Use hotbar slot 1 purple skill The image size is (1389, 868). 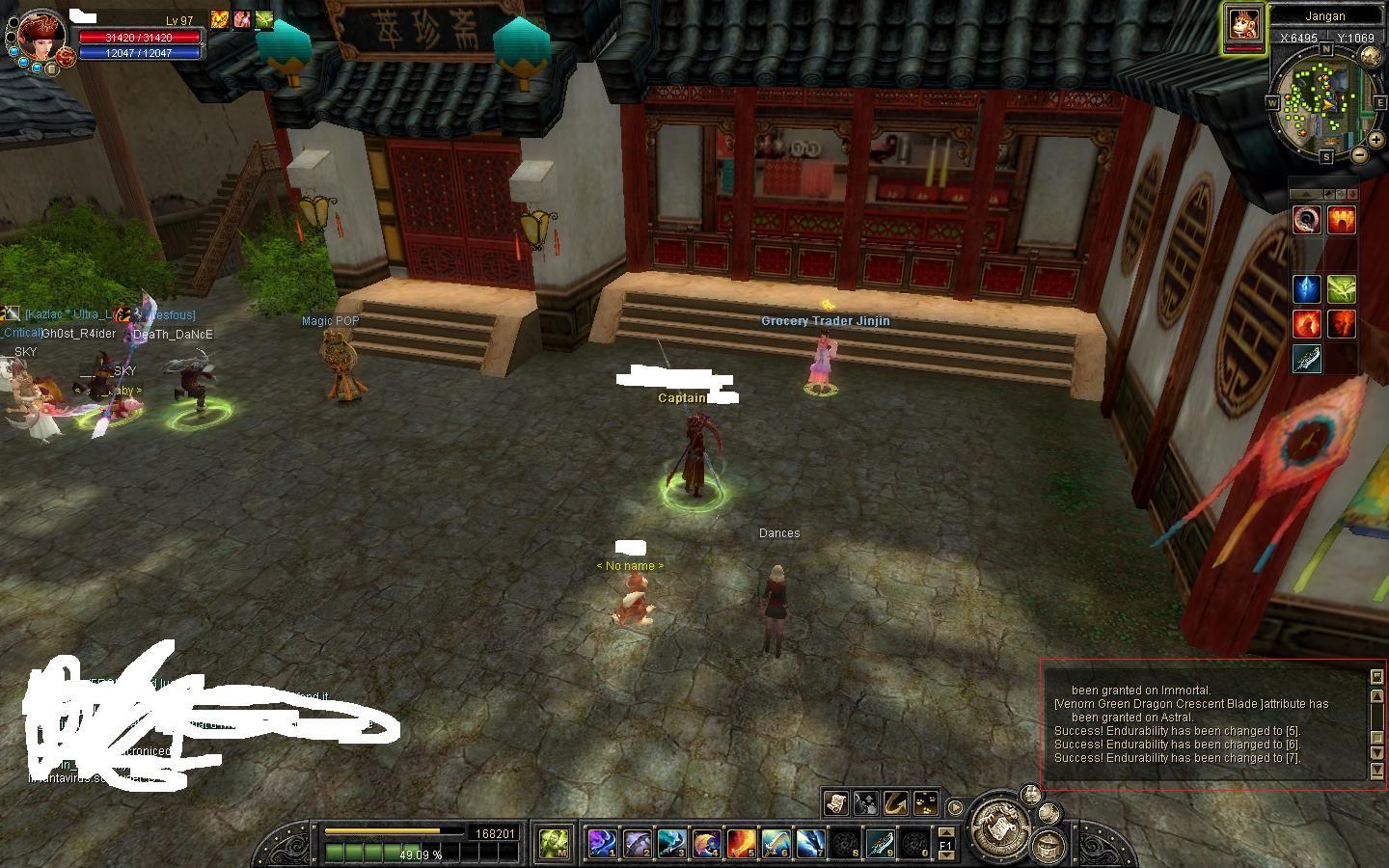tap(602, 844)
